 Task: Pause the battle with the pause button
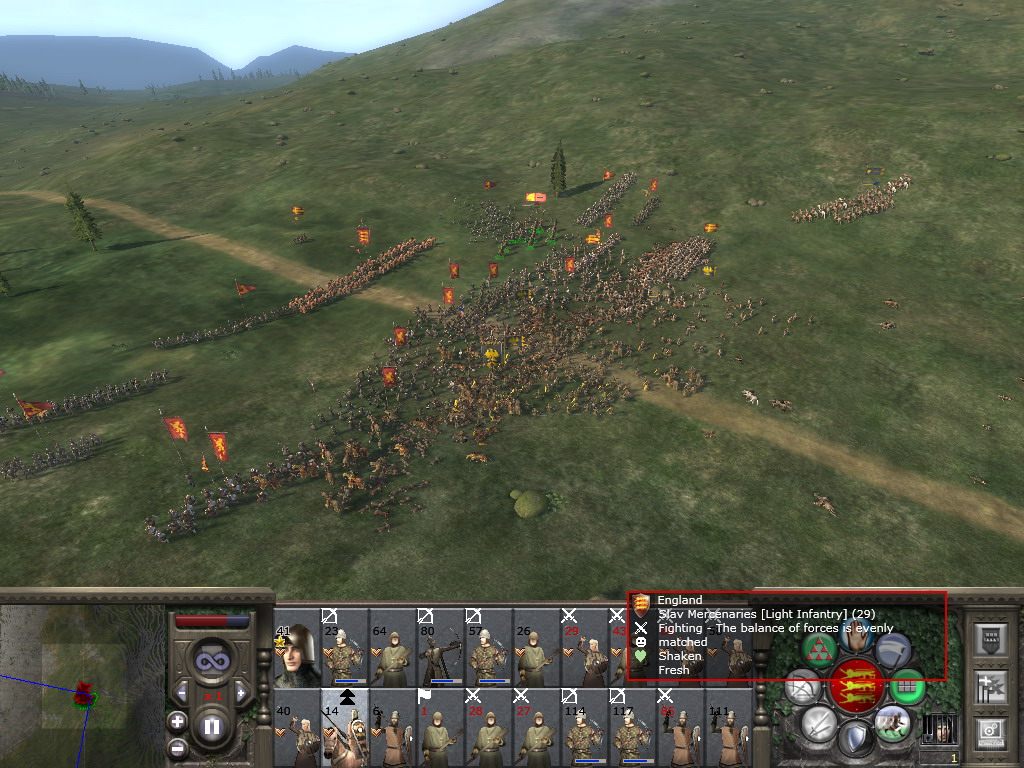click(x=212, y=726)
